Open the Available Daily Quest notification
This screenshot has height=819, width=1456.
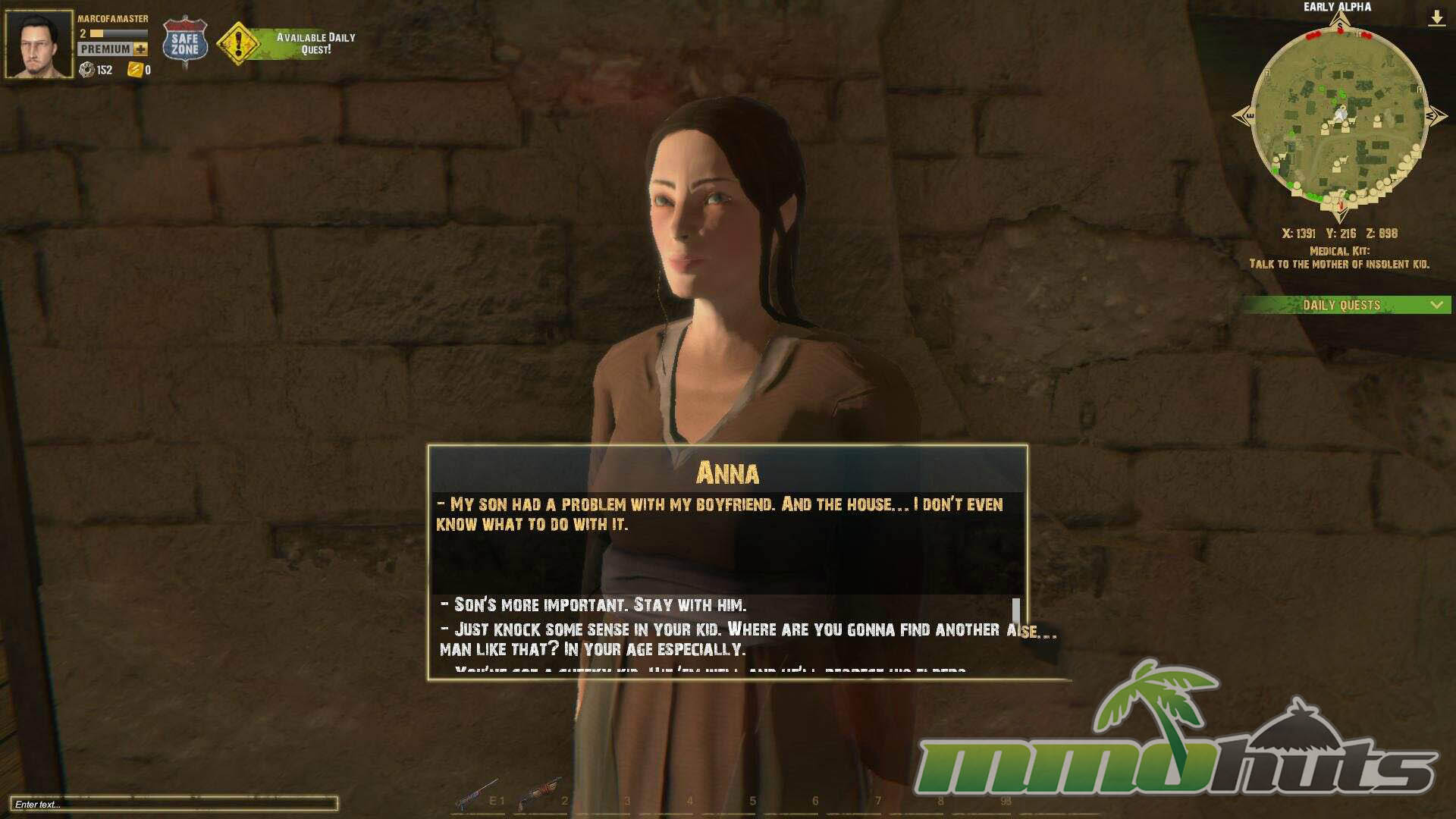coord(287,43)
